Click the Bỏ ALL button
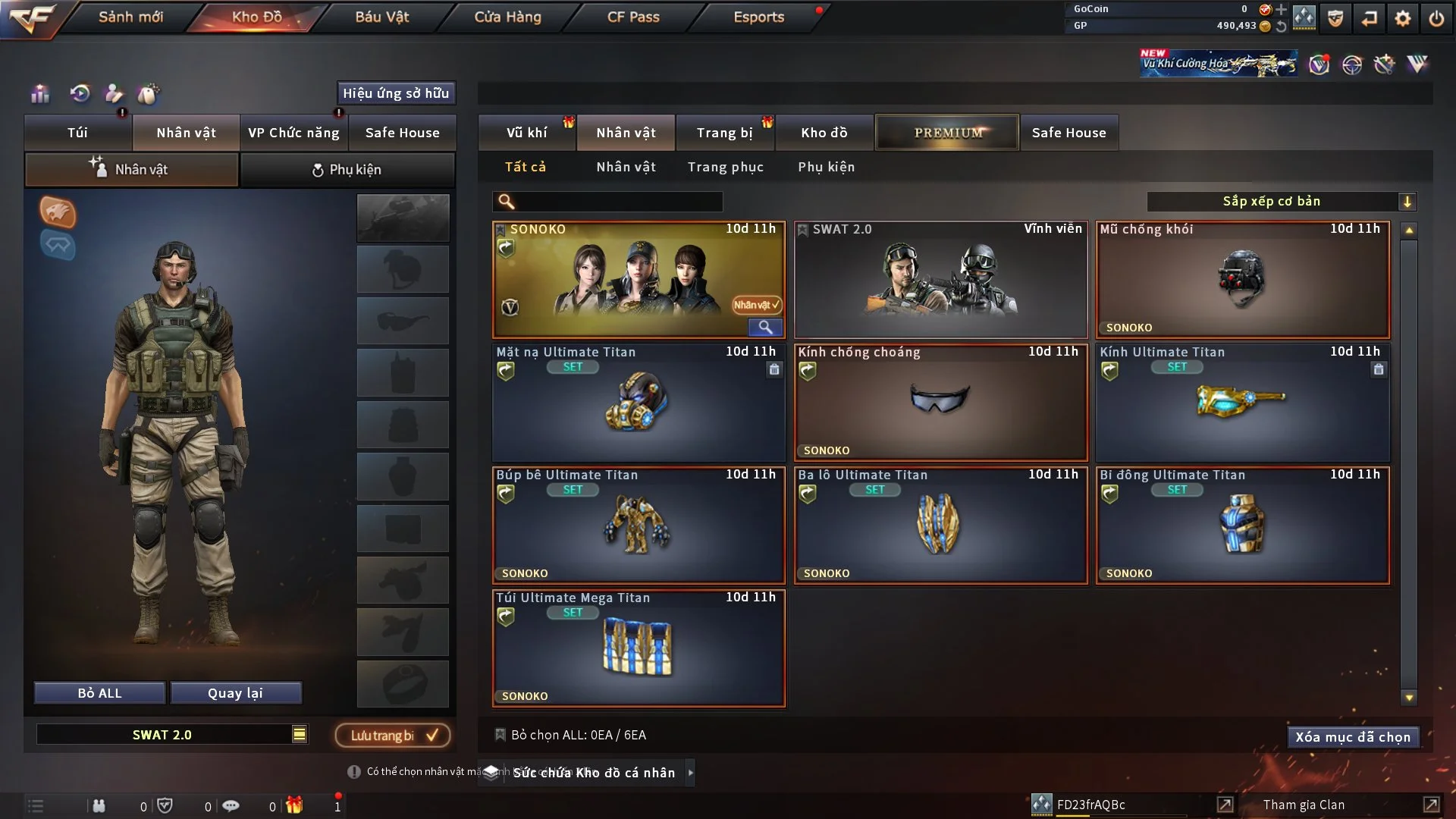The width and height of the screenshot is (1456, 819). click(x=99, y=693)
